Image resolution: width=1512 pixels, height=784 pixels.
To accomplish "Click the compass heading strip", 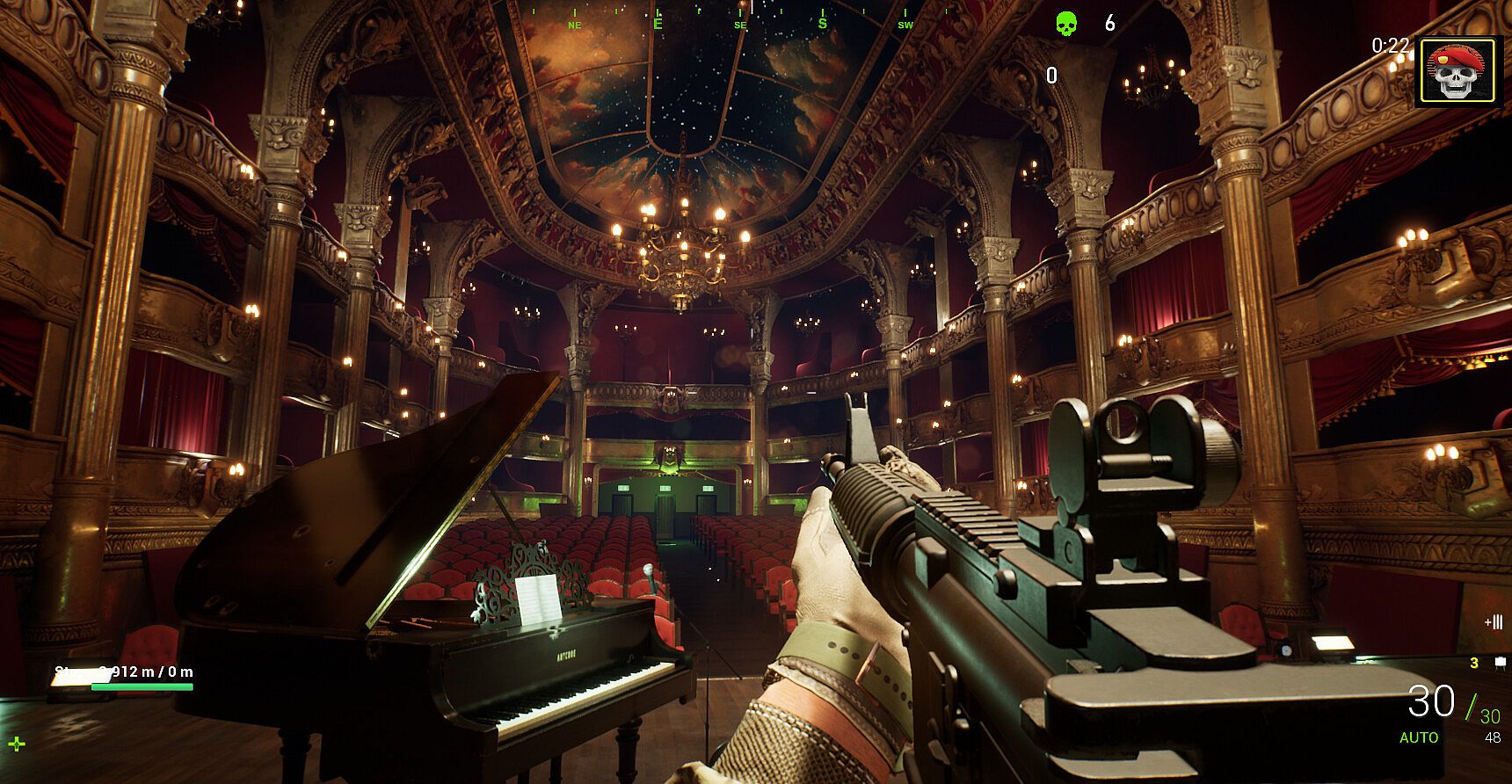I will [740, 19].
